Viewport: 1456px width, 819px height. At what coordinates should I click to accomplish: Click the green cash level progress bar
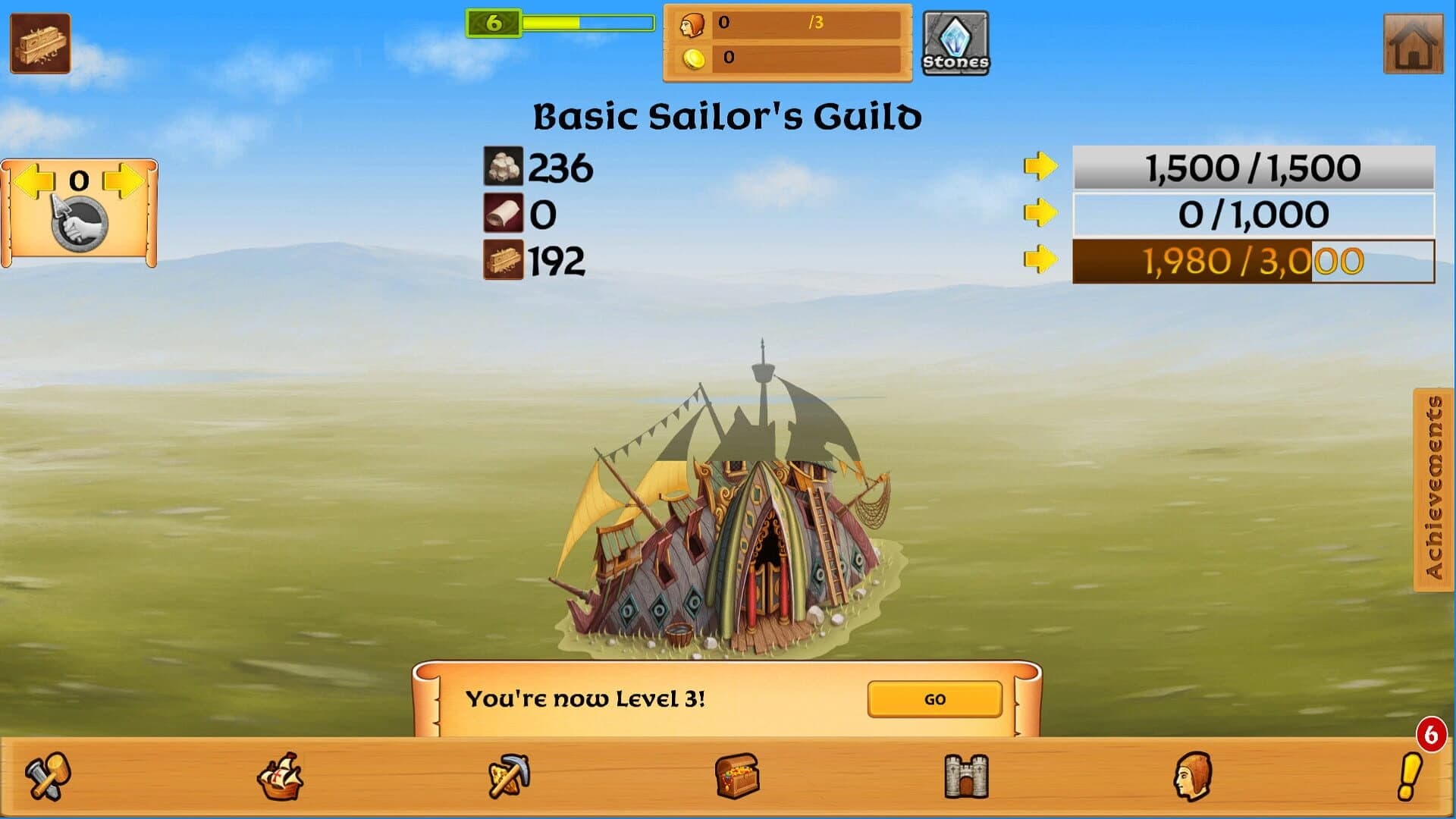click(x=584, y=23)
